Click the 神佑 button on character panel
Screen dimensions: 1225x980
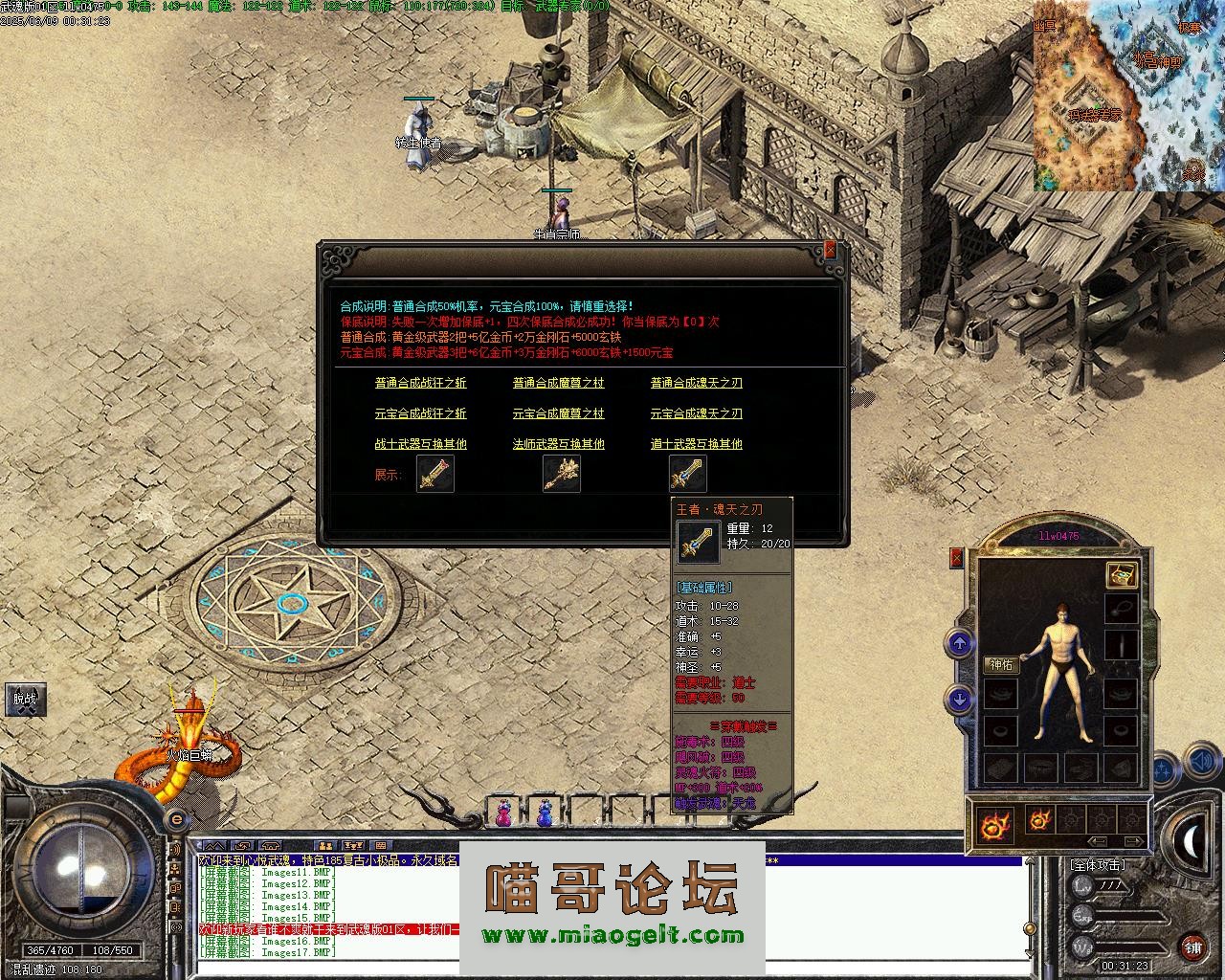click(x=1001, y=665)
